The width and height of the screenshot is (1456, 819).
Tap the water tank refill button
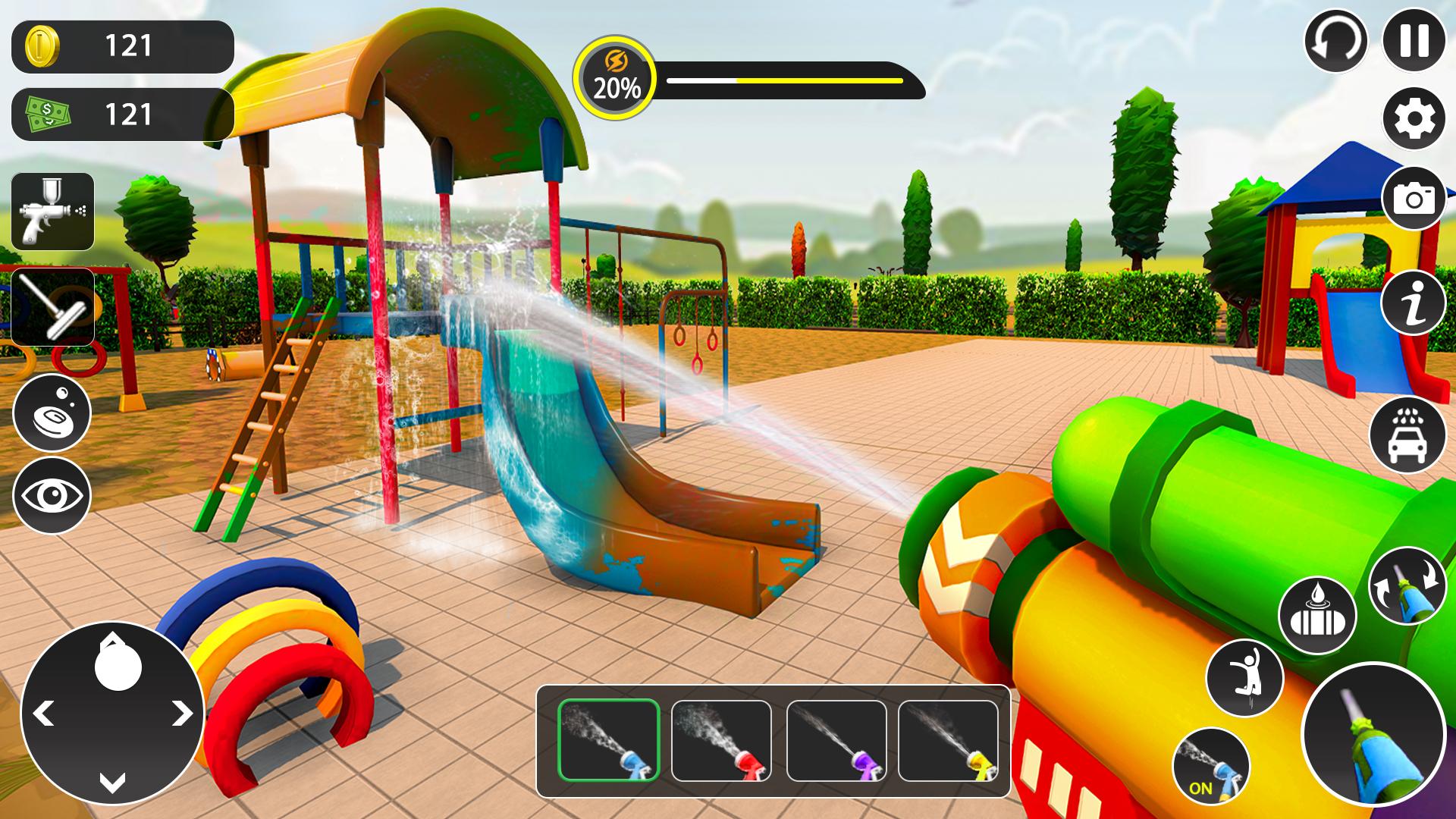coord(1316,616)
